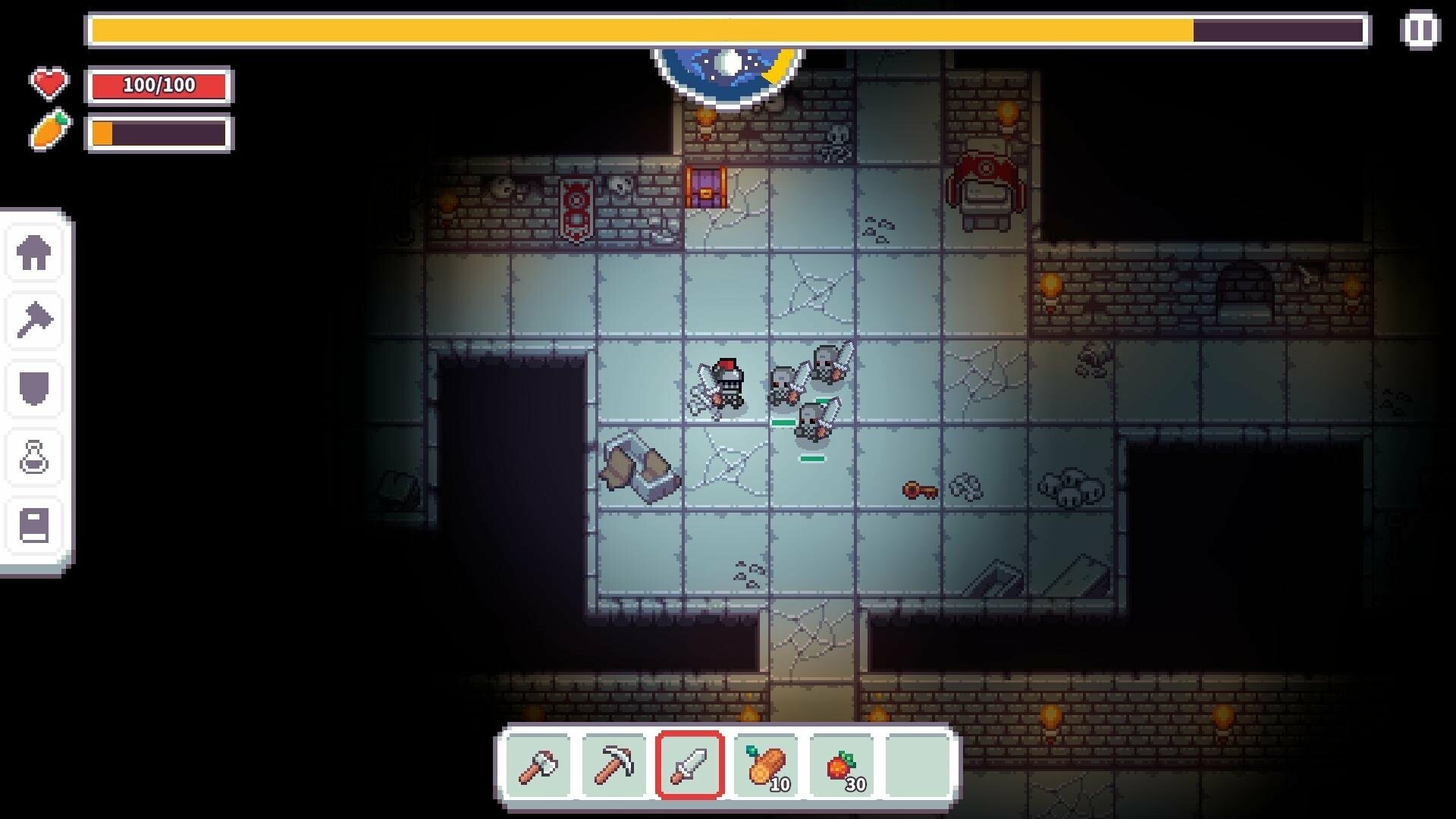Click the carrot hunger icon

coord(49,130)
